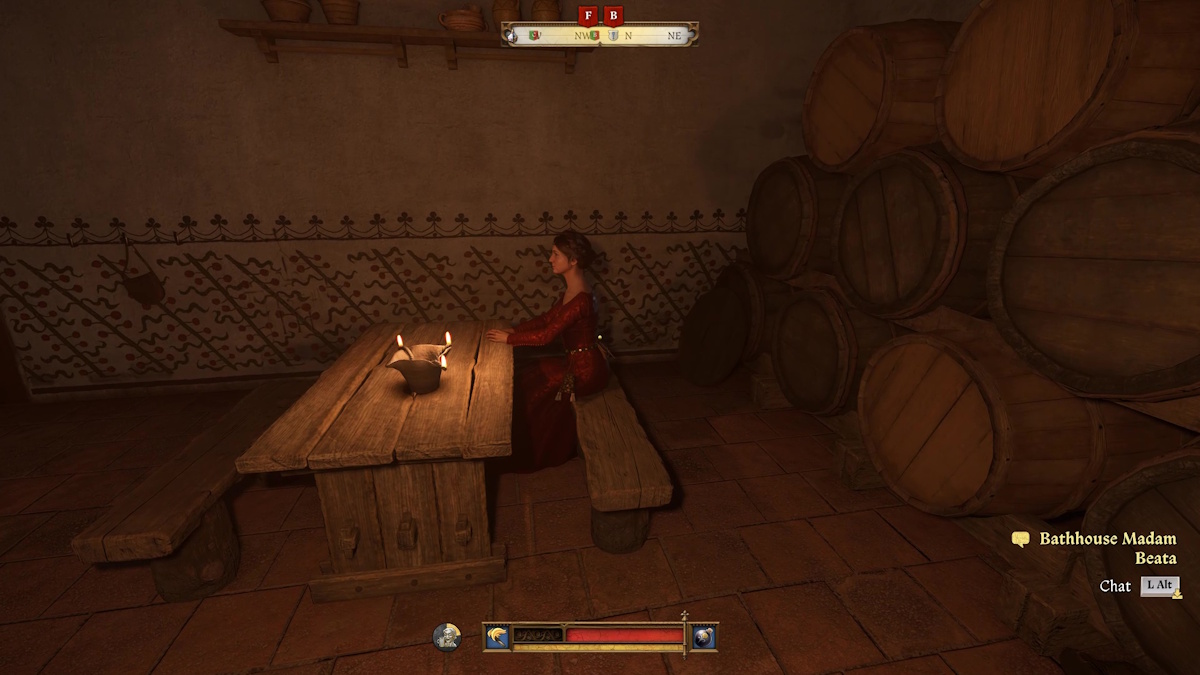The width and height of the screenshot is (1200, 675).
Task: Click the red B quest marker
Action: [x=614, y=16]
